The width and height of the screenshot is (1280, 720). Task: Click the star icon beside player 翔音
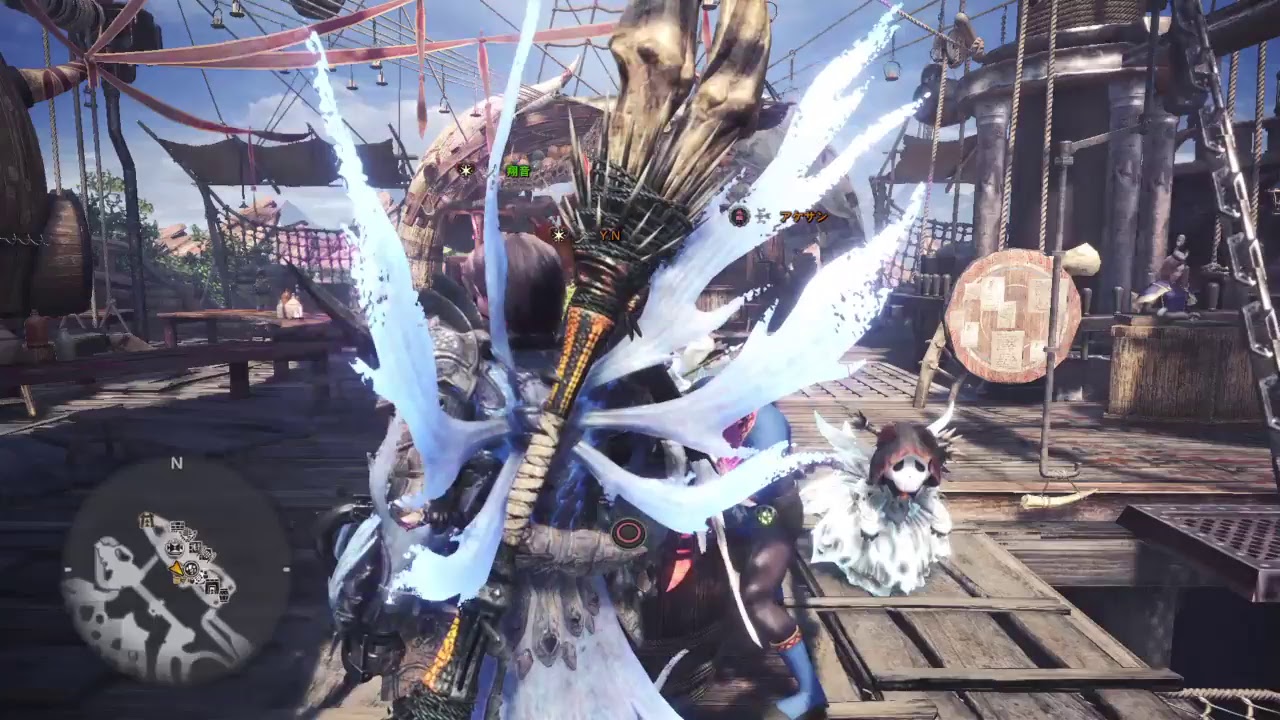[x=465, y=170]
